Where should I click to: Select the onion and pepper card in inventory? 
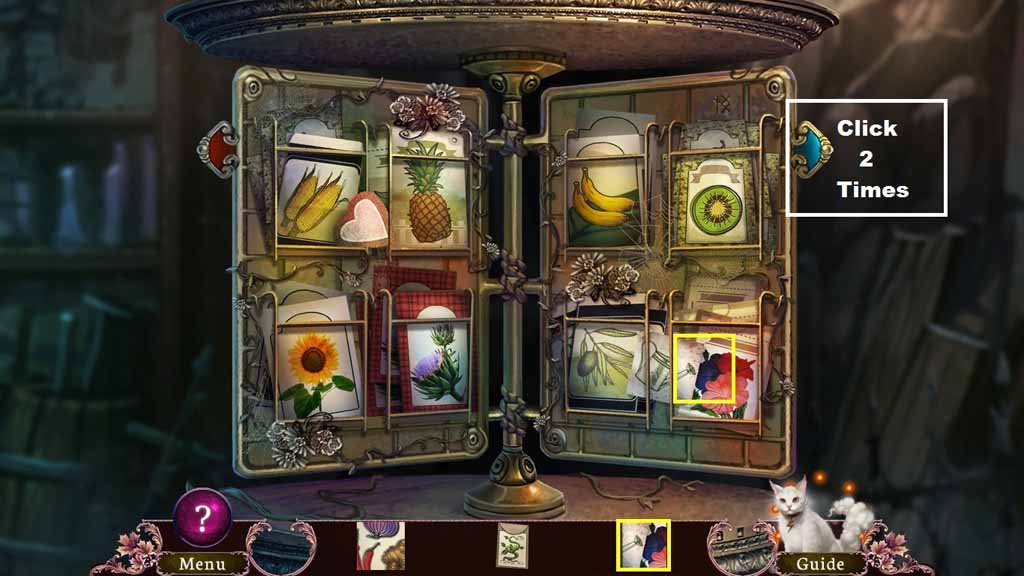(x=380, y=545)
